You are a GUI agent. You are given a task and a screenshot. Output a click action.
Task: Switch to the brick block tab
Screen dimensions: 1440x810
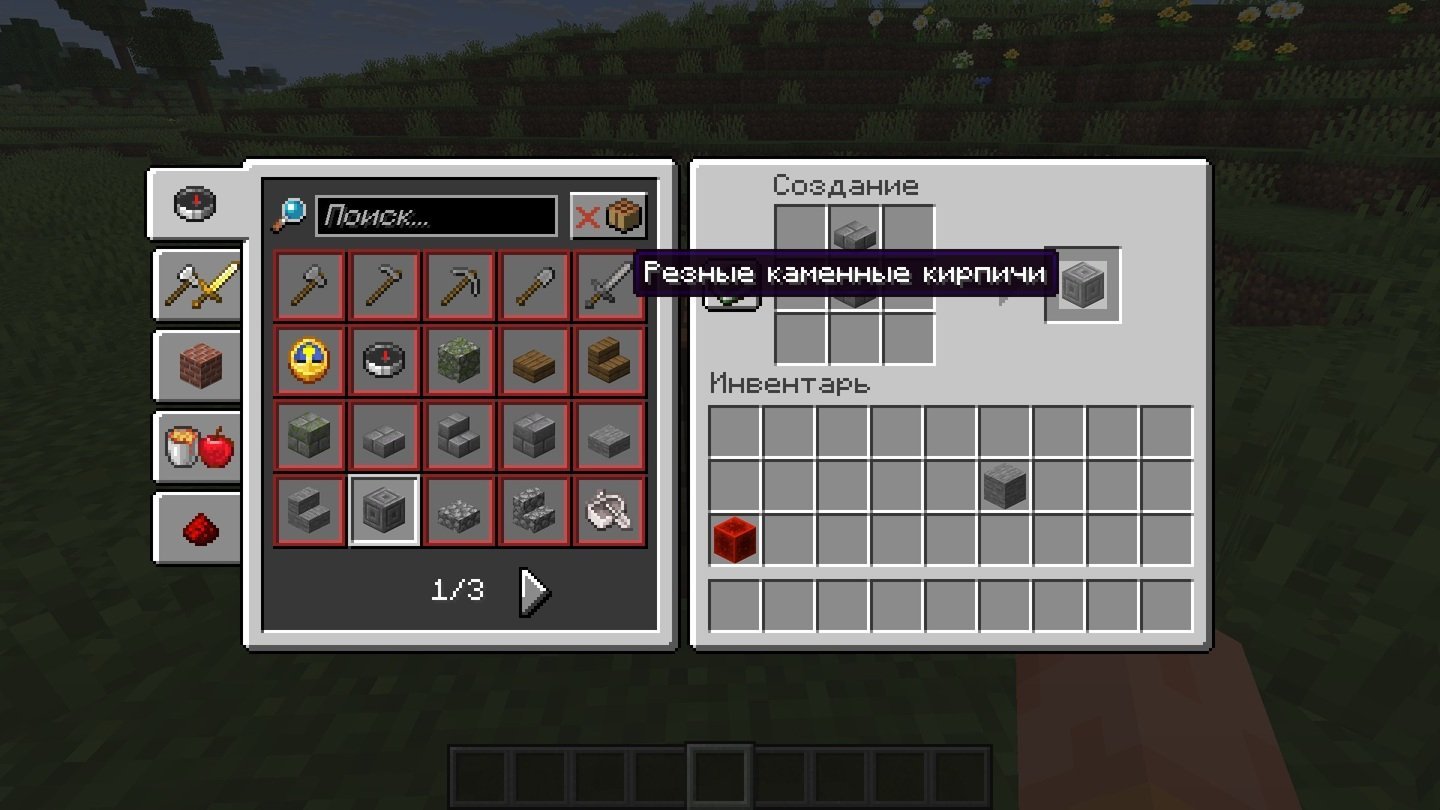[198, 367]
